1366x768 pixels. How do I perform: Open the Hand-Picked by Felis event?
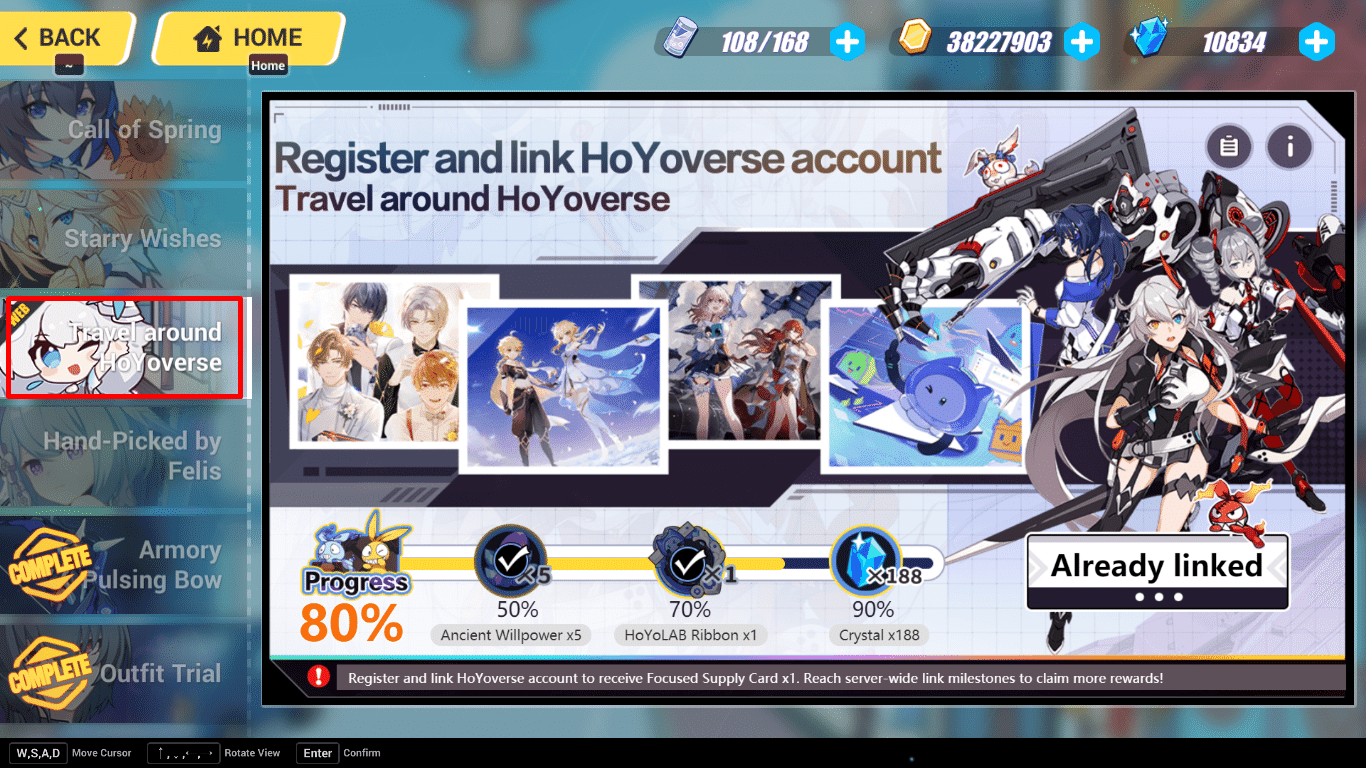pyautogui.click(x=124, y=456)
